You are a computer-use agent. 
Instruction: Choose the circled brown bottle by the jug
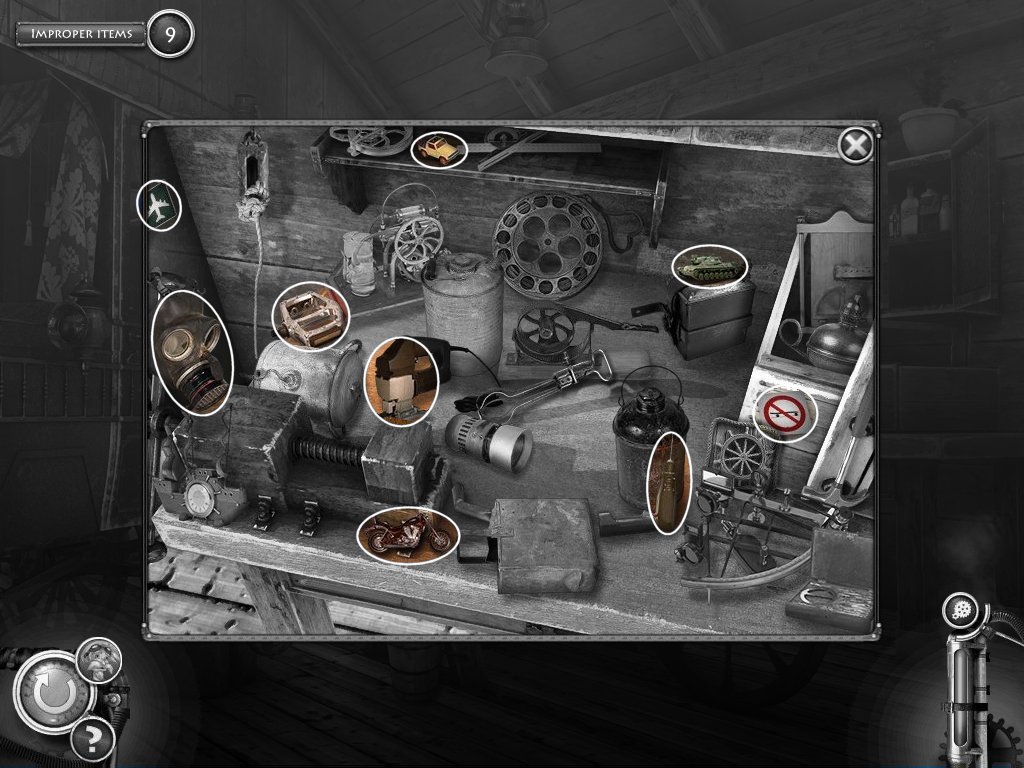669,482
